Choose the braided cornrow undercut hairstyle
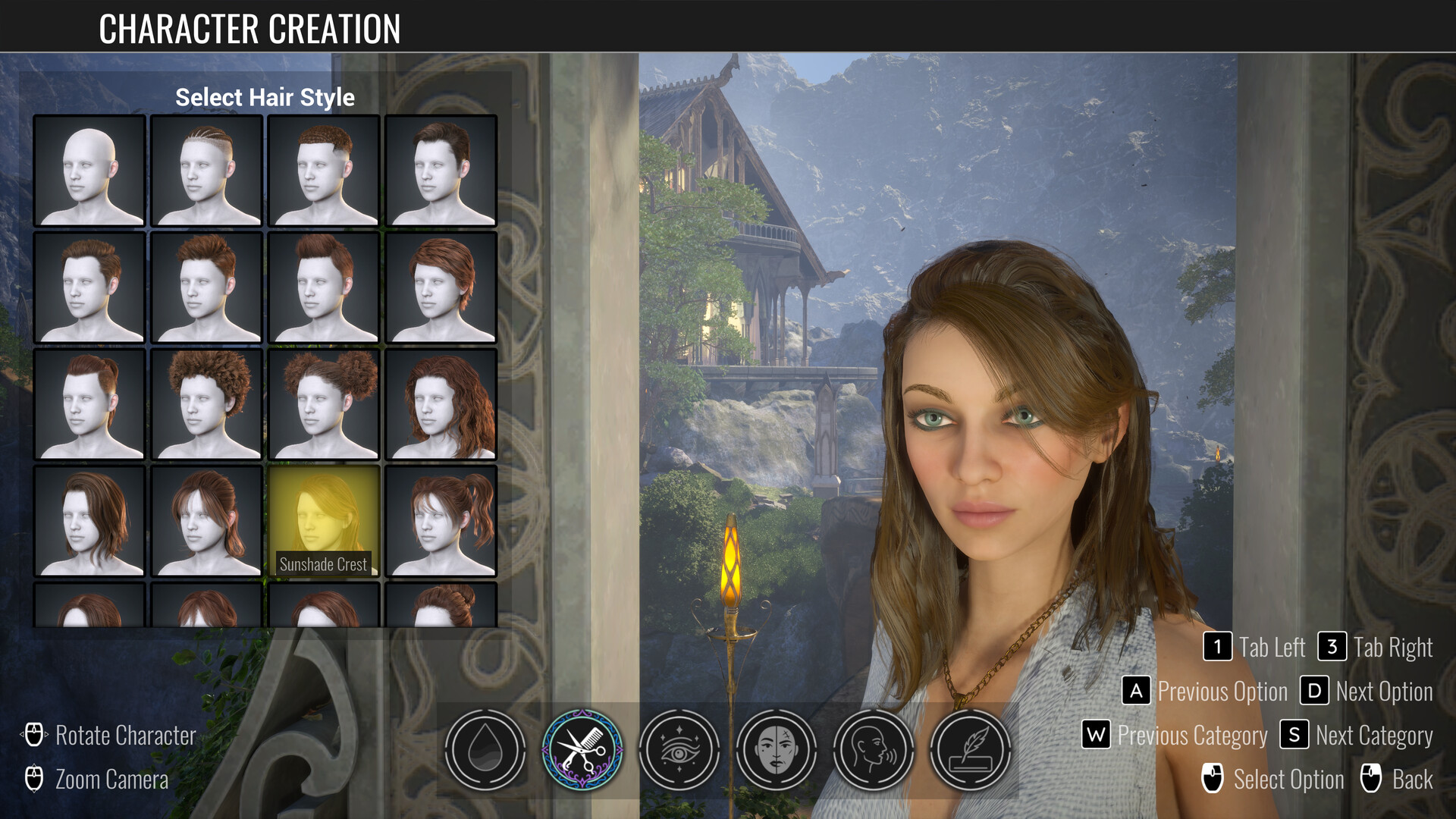Viewport: 1456px width, 819px height. [x=206, y=171]
